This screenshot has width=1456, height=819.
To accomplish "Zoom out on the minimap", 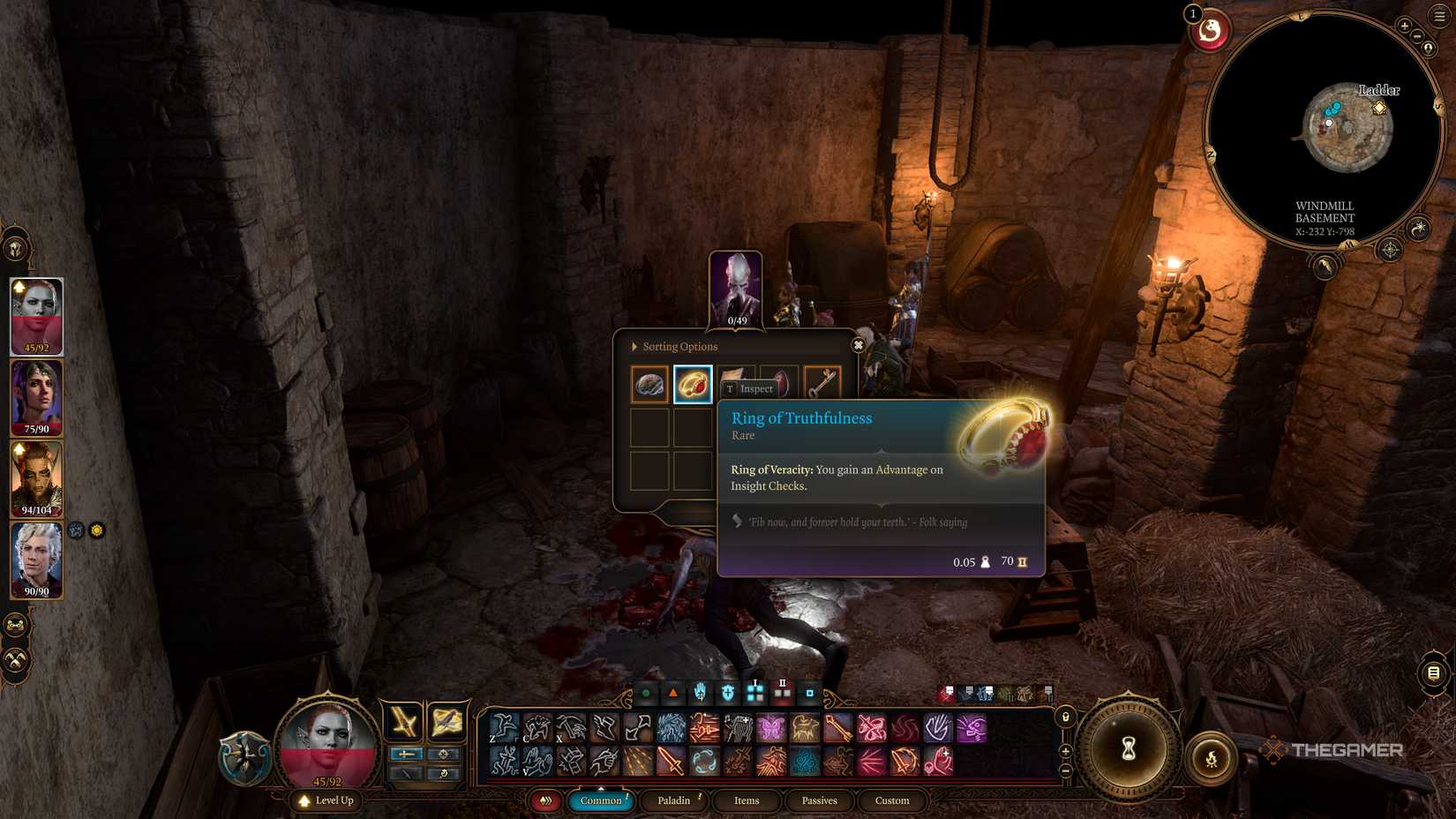I will pyautogui.click(x=1417, y=37).
